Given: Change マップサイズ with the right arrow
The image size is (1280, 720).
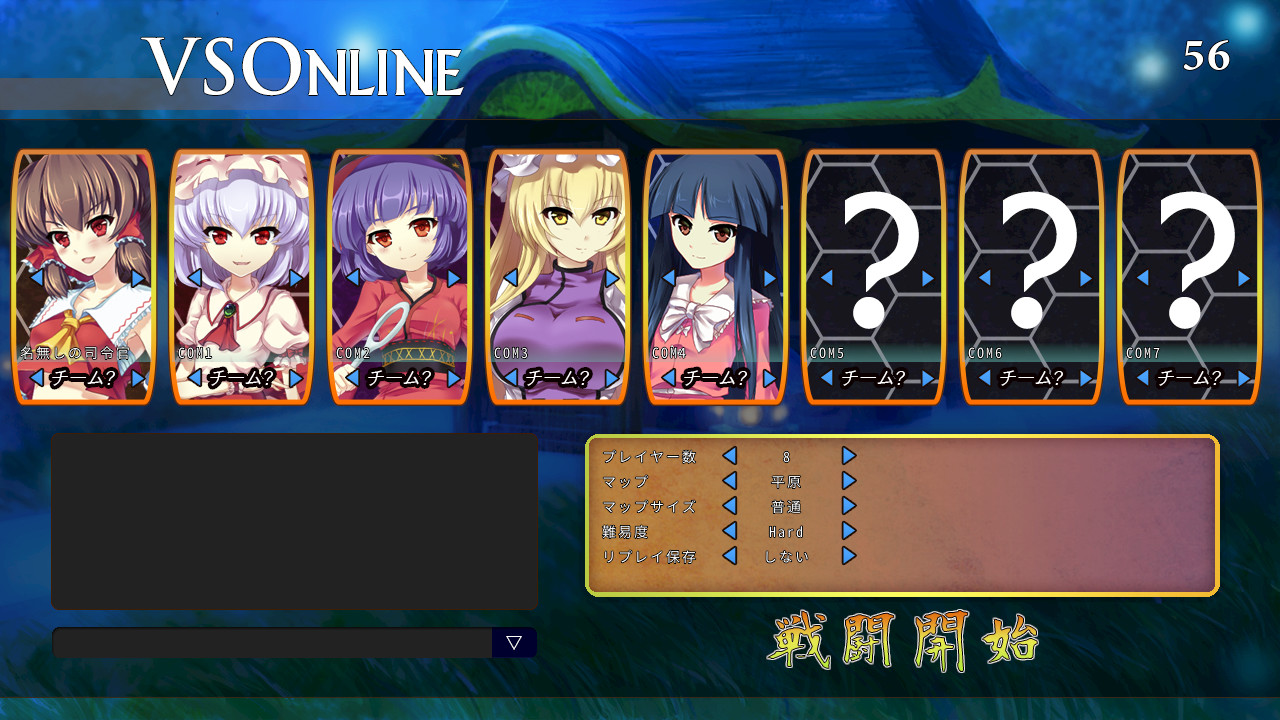Looking at the screenshot, I should click(x=849, y=506).
